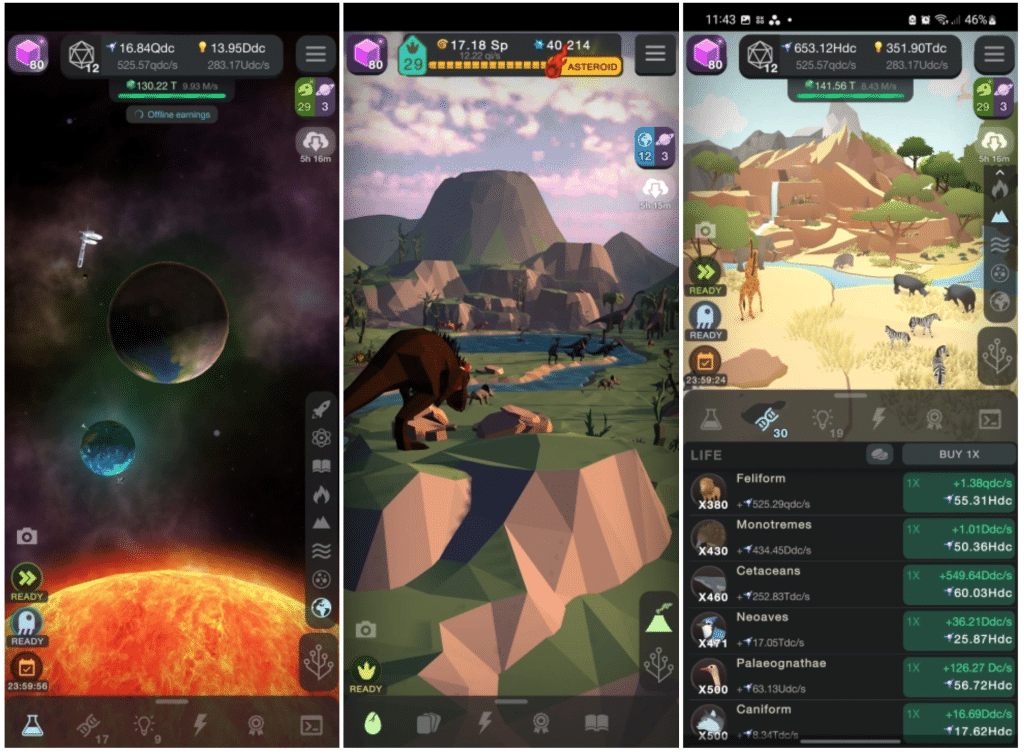The width and height of the screenshot is (1024, 754).
Task: Open the DNA tab showing 17
Action: pos(88,725)
